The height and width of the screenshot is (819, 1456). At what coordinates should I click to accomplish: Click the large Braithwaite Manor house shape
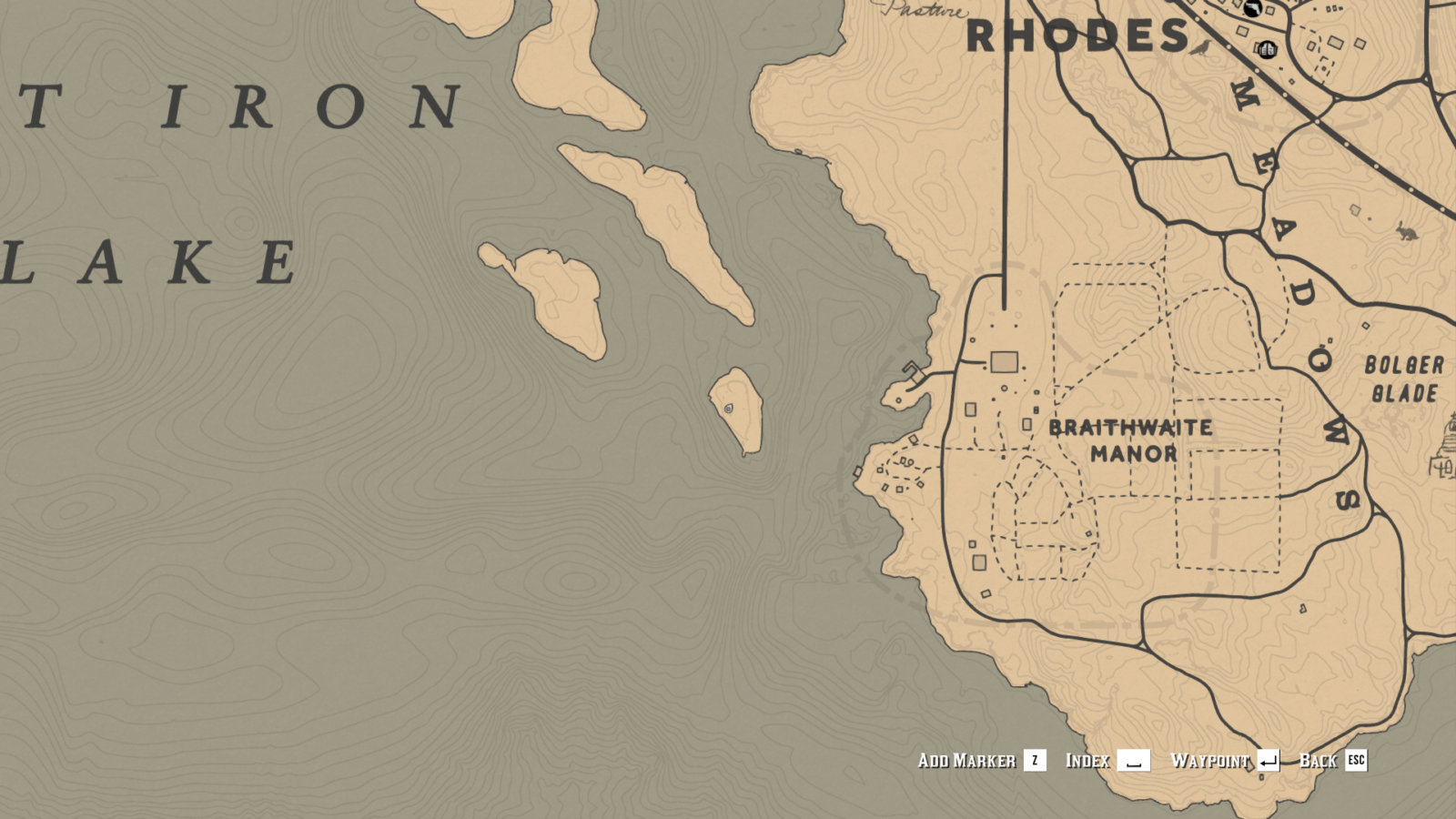click(1004, 360)
